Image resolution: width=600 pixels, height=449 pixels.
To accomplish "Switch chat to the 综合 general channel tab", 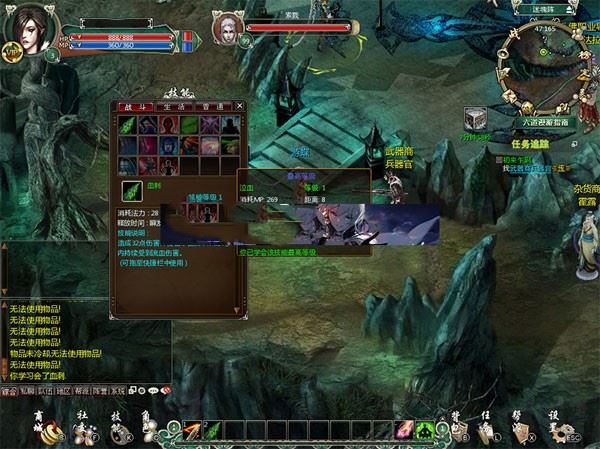I will click(10, 391).
